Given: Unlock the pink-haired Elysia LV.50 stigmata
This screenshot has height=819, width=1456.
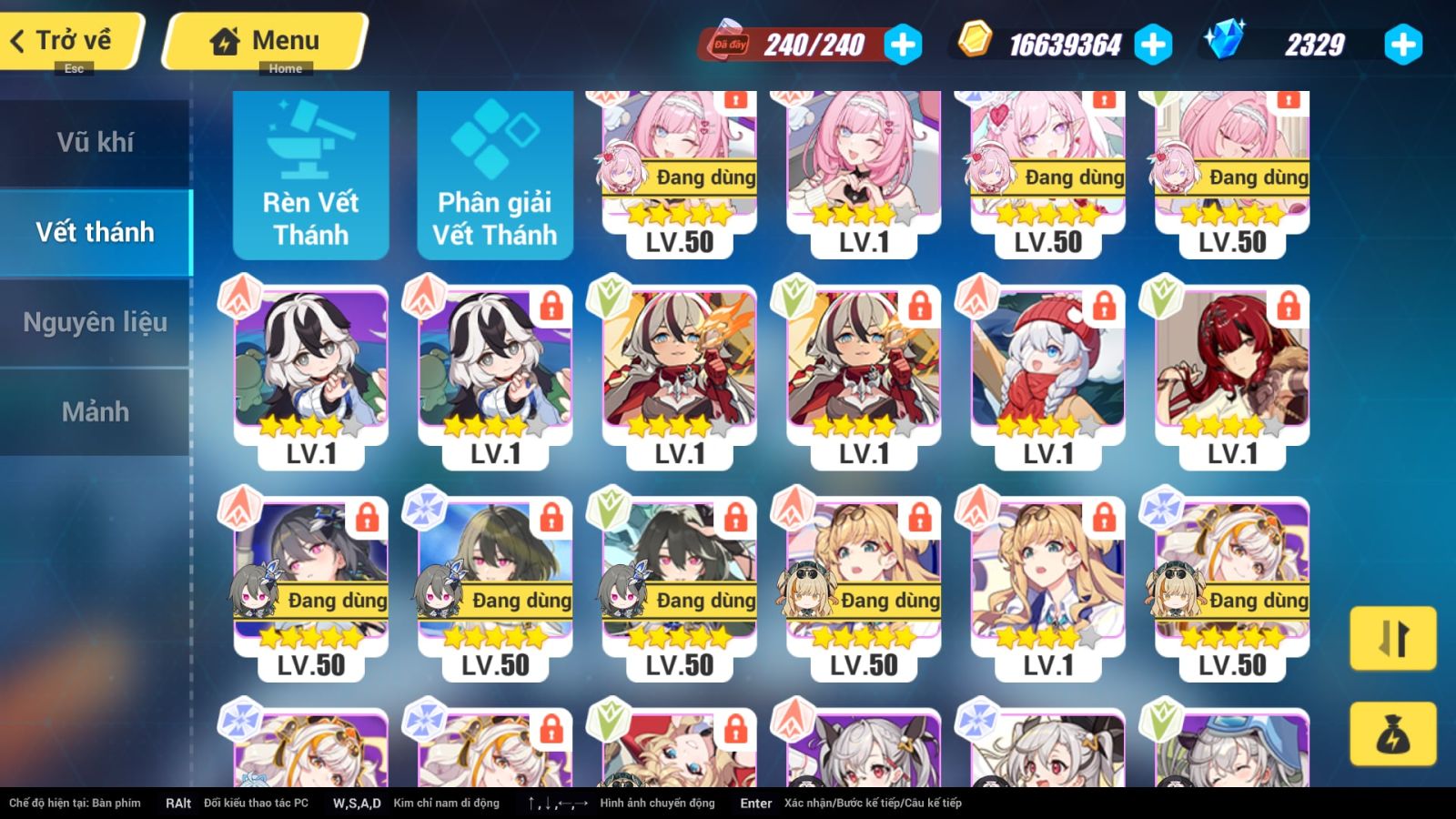Looking at the screenshot, I should pos(737,100).
